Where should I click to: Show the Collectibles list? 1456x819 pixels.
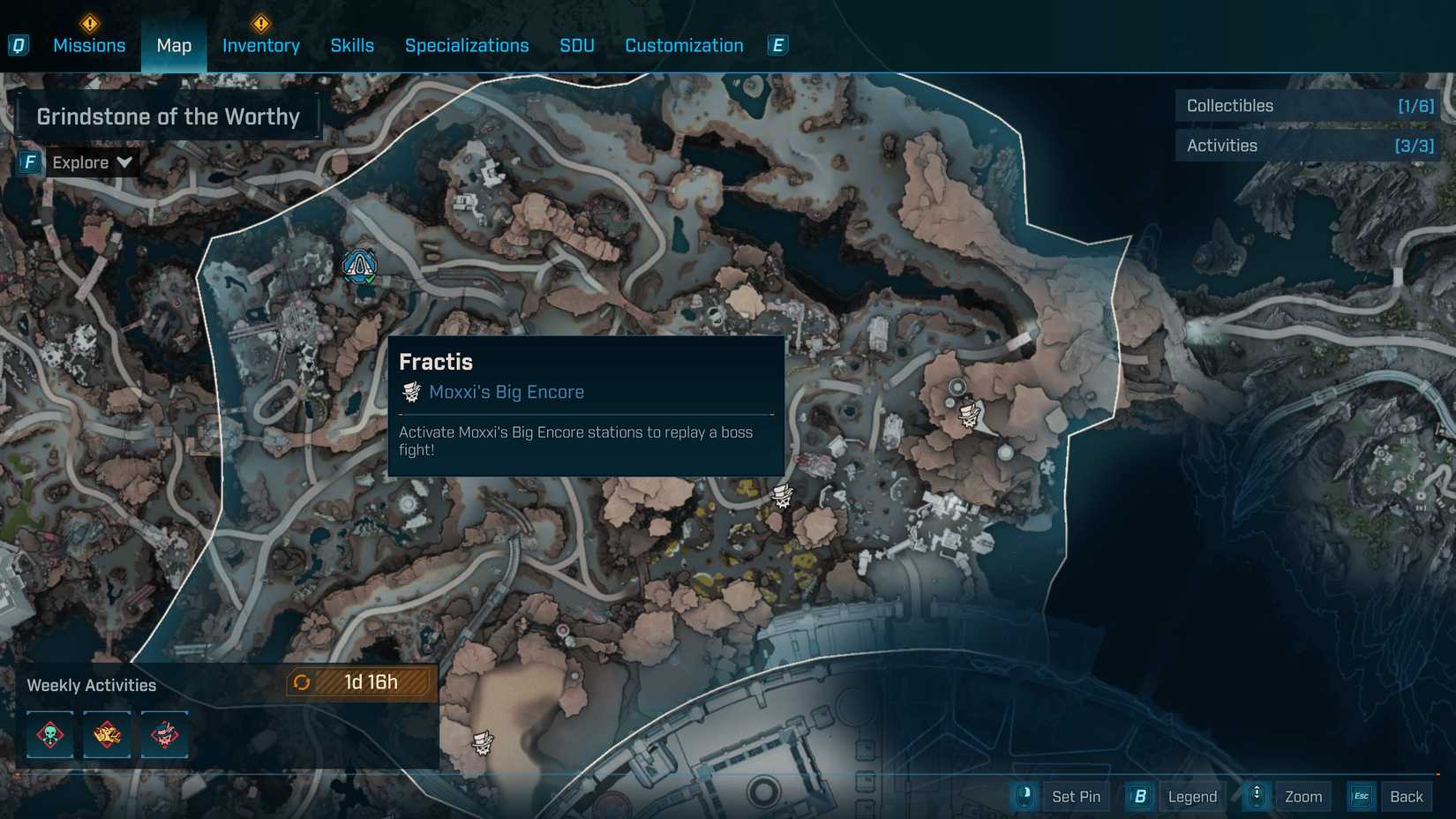(1308, 106)
